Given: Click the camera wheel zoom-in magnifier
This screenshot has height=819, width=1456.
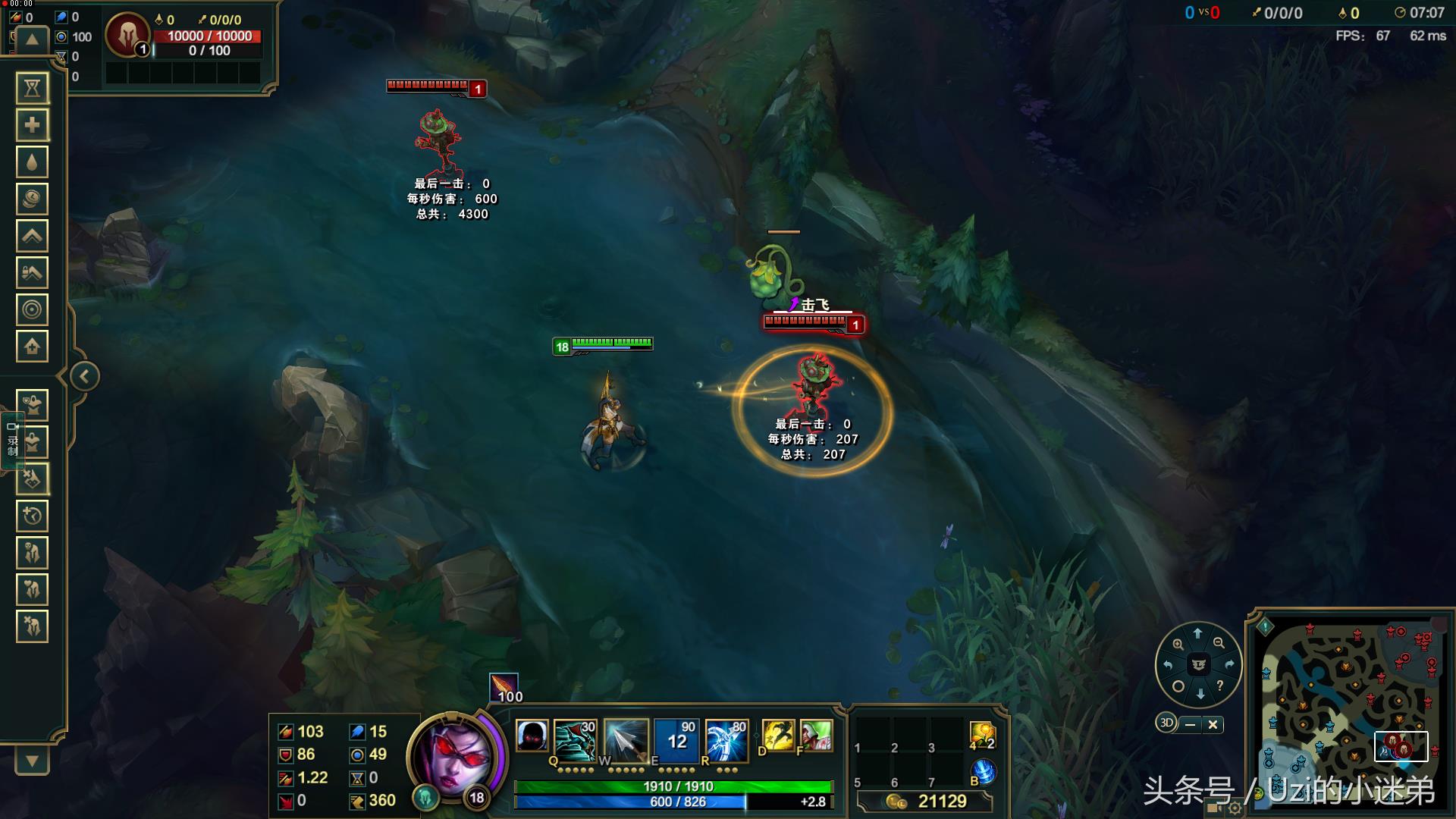Looking at the screenshot, I should point(1178,644).
